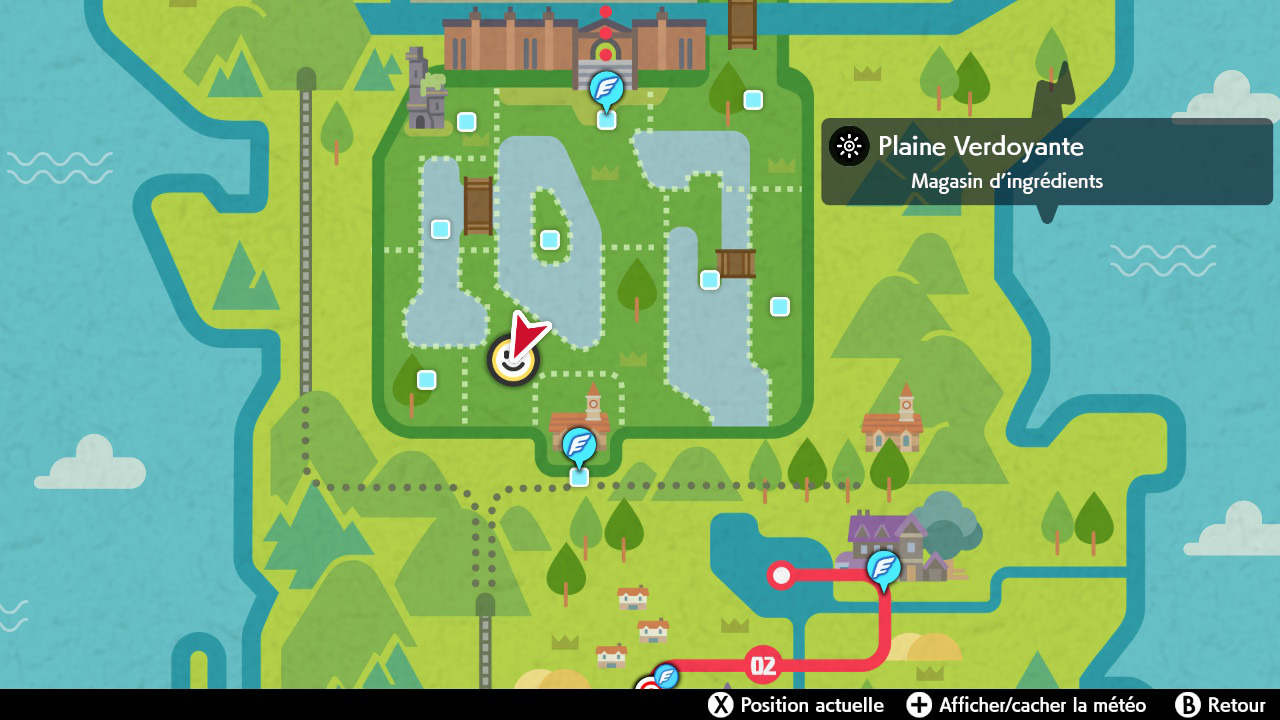This screenshot has width=1280, height=720.
Task: Select the yellow smiley player position marker
Action: pyautogui.click(x=512, y=361)
